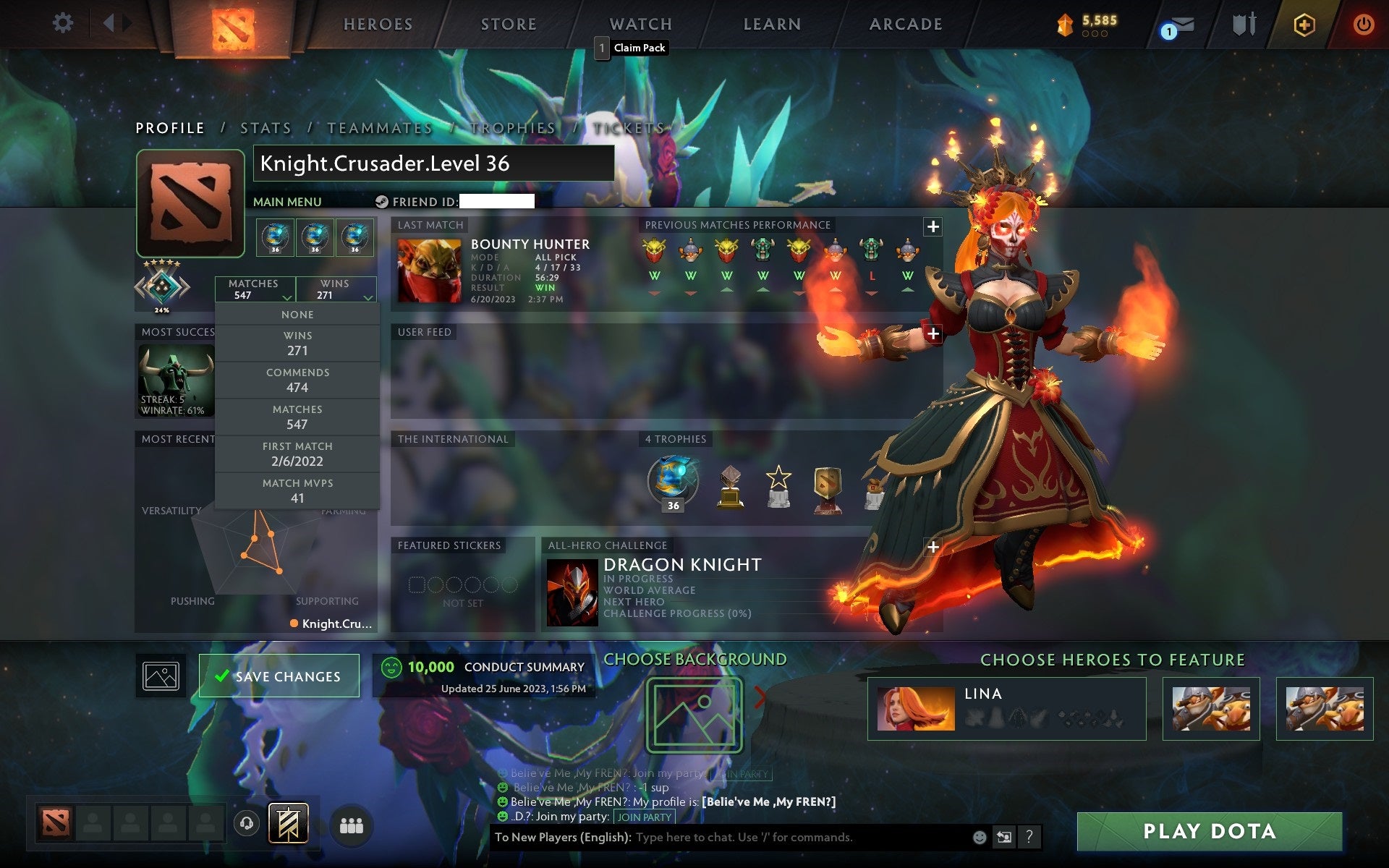
Task: Select COMMENDS 474 from the stat list
Action: 298,379
